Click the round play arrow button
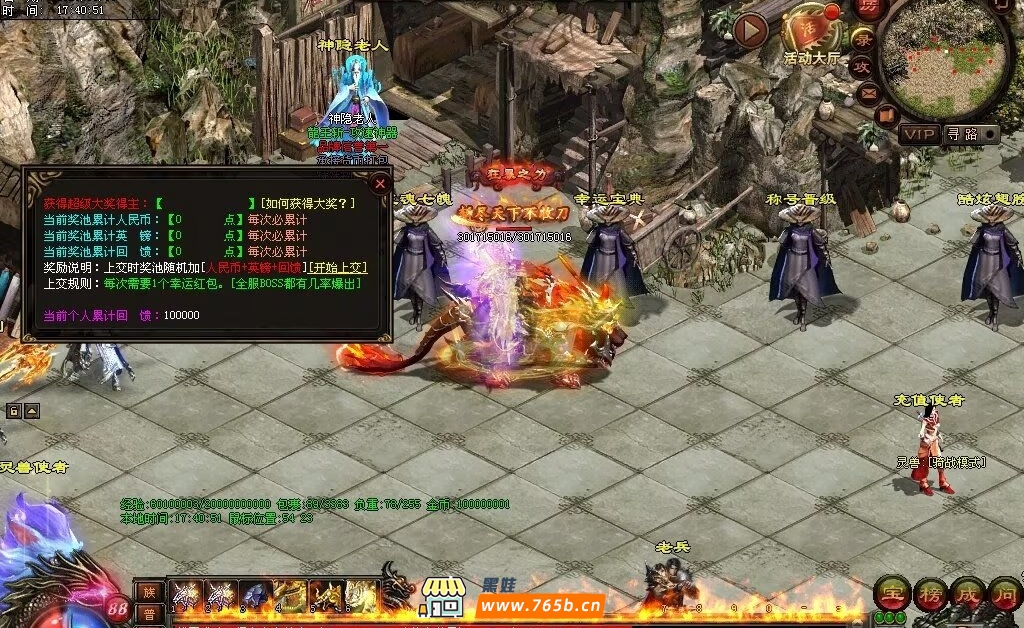 tap(750, 31)
